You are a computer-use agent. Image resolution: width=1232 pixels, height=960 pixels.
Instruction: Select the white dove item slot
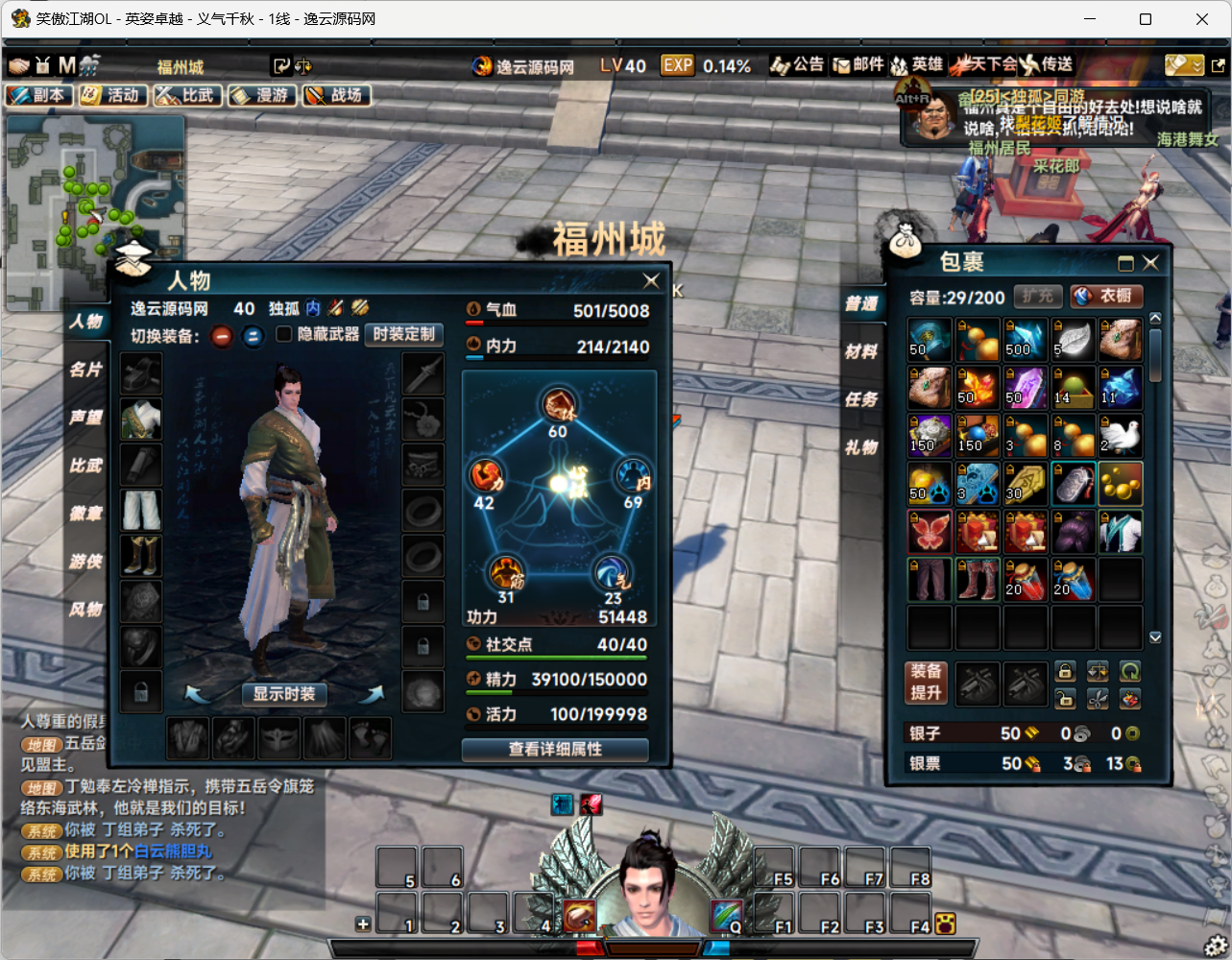coord(1121,435)
